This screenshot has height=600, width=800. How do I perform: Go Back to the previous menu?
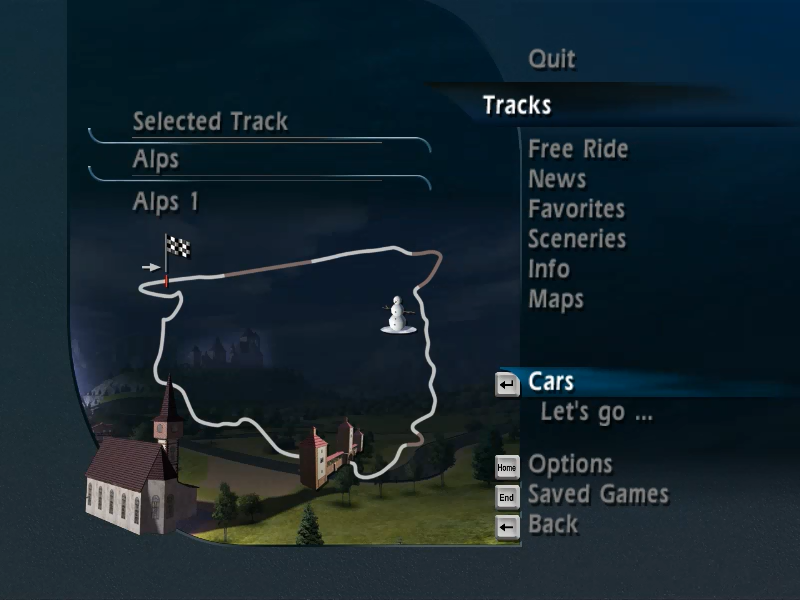(553, 524)
